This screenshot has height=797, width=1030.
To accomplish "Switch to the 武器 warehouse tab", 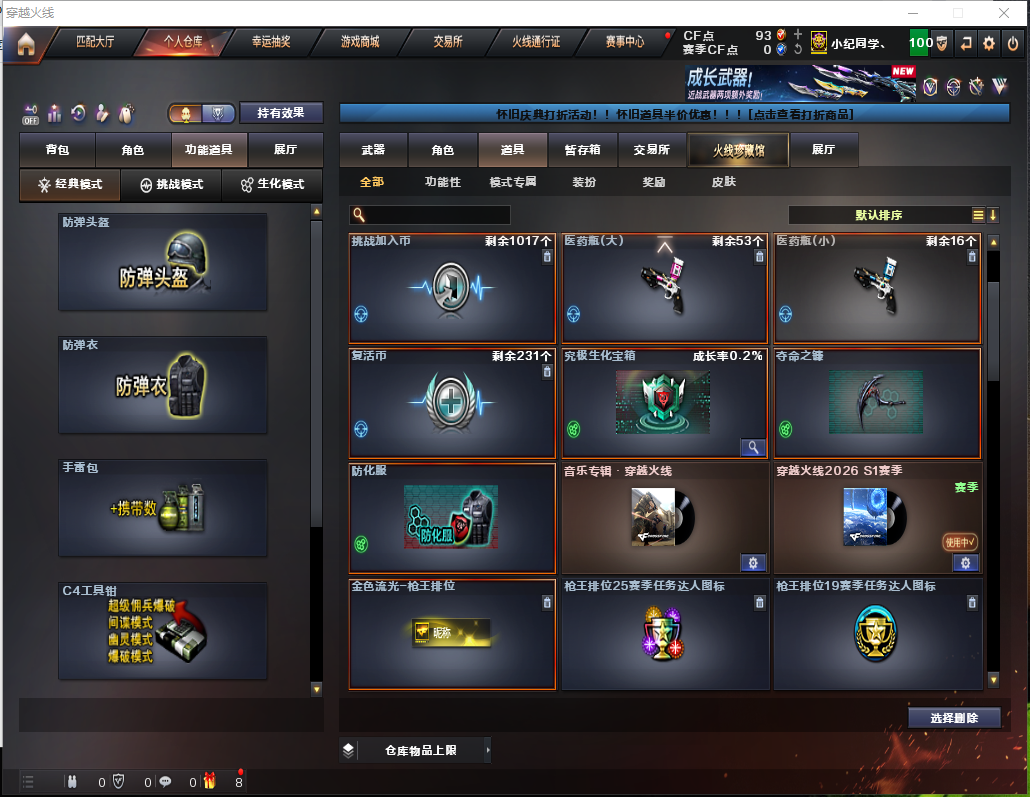I will pos(373,150).
